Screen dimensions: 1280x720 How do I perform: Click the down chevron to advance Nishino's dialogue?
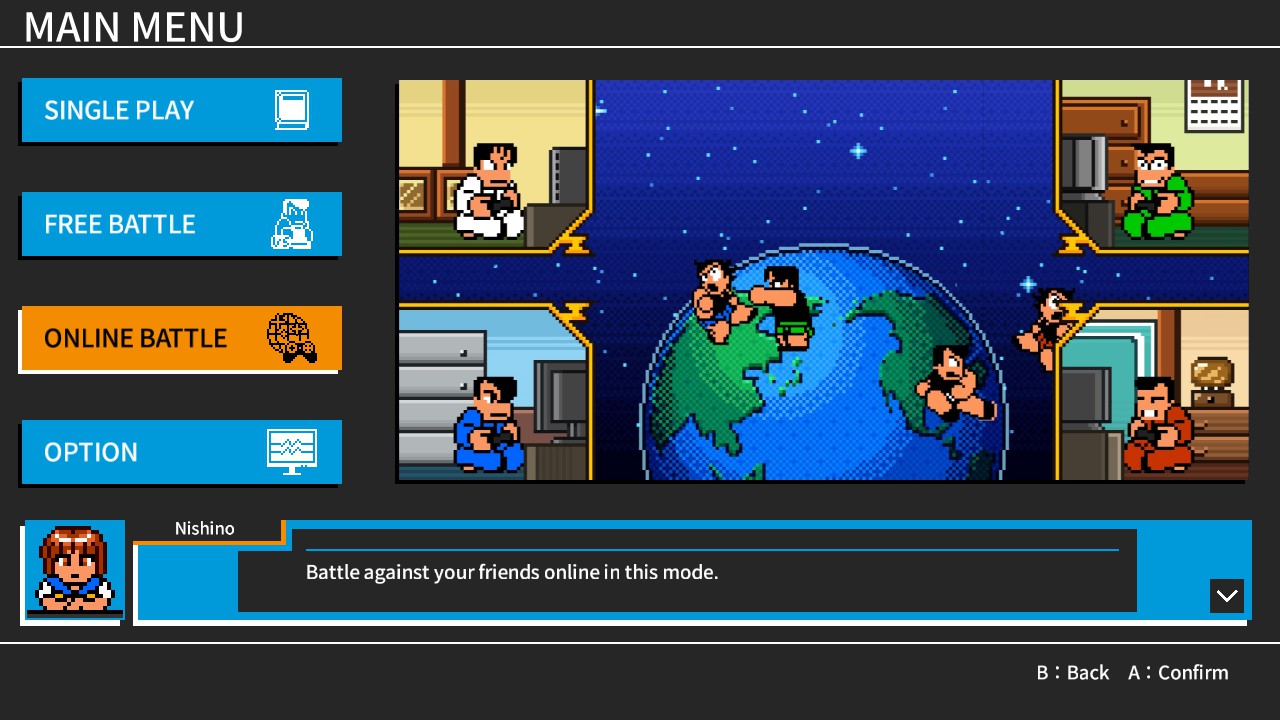point(1226,596)
